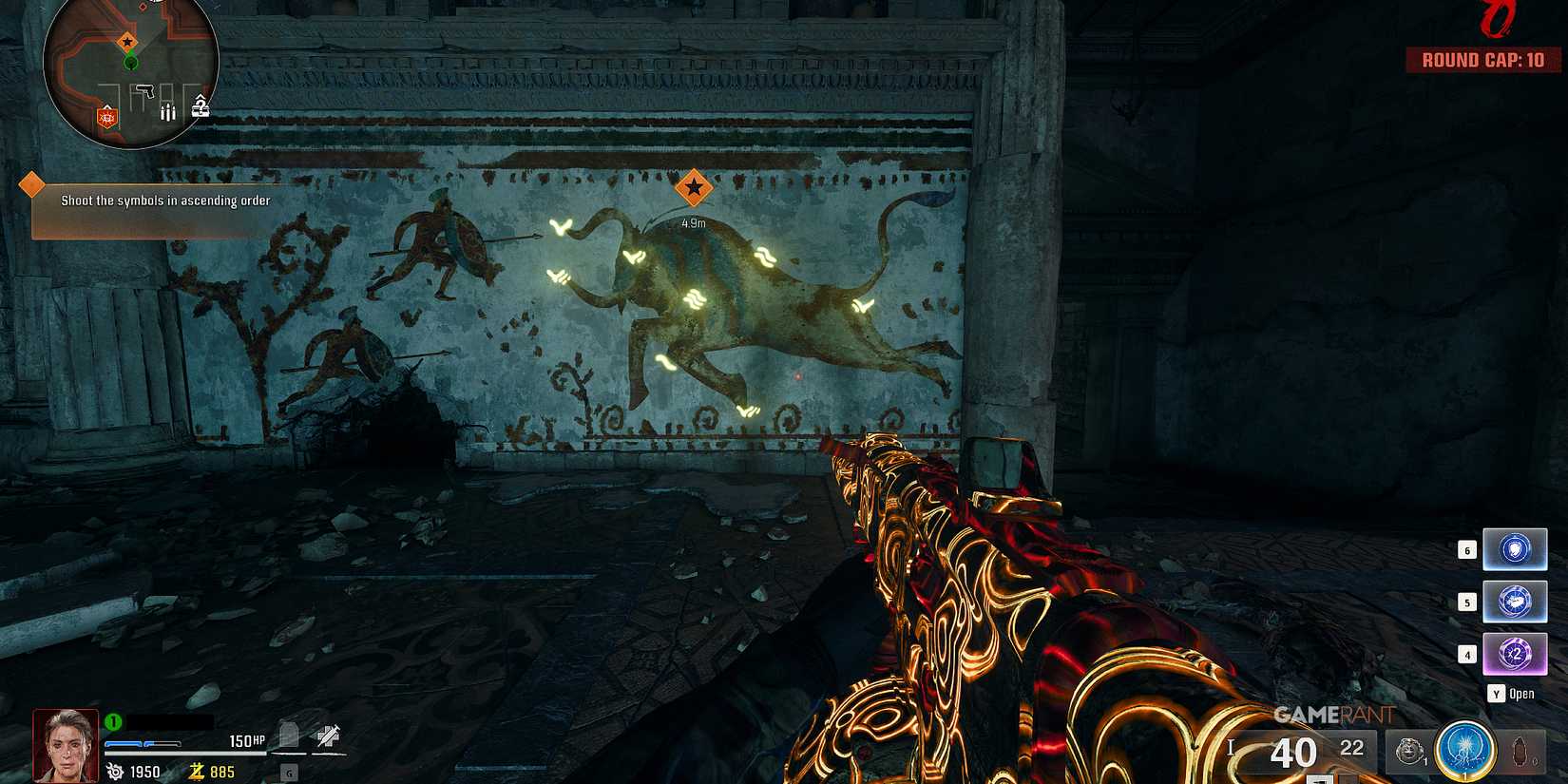Click the character portrait thumbnail
1568x784 pixels.
(65, 743)
